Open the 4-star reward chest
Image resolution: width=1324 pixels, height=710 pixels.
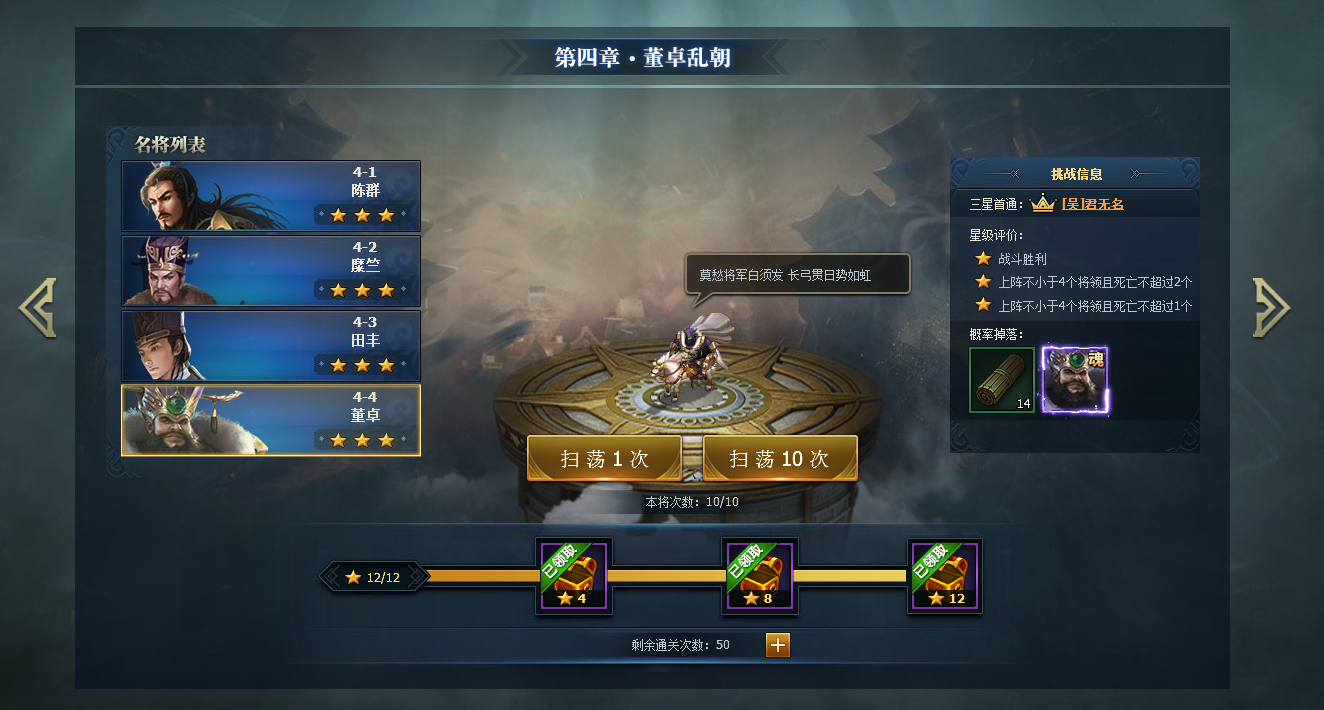pos(574,577)
